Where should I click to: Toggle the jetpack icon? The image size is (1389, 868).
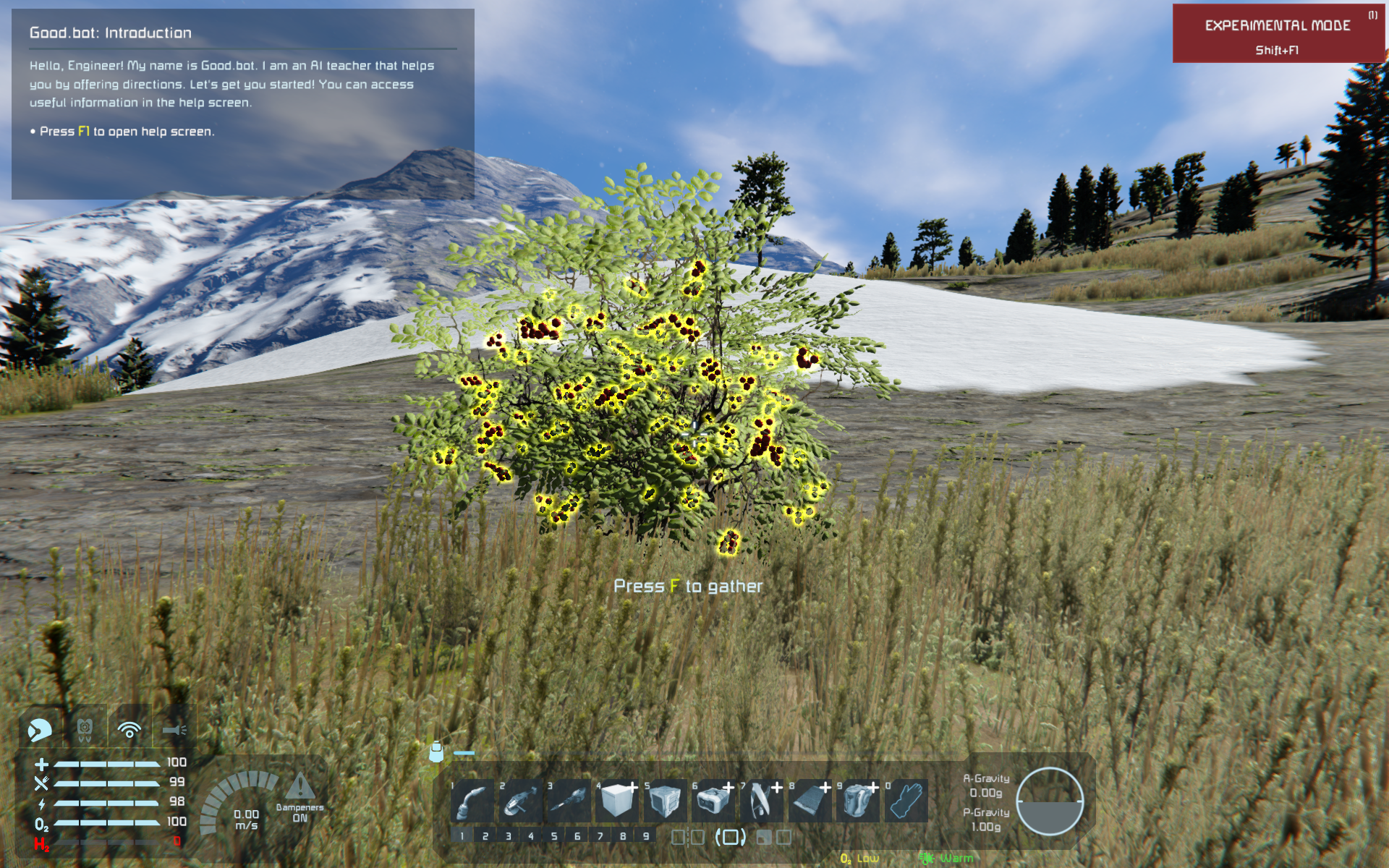coord(85,729)
